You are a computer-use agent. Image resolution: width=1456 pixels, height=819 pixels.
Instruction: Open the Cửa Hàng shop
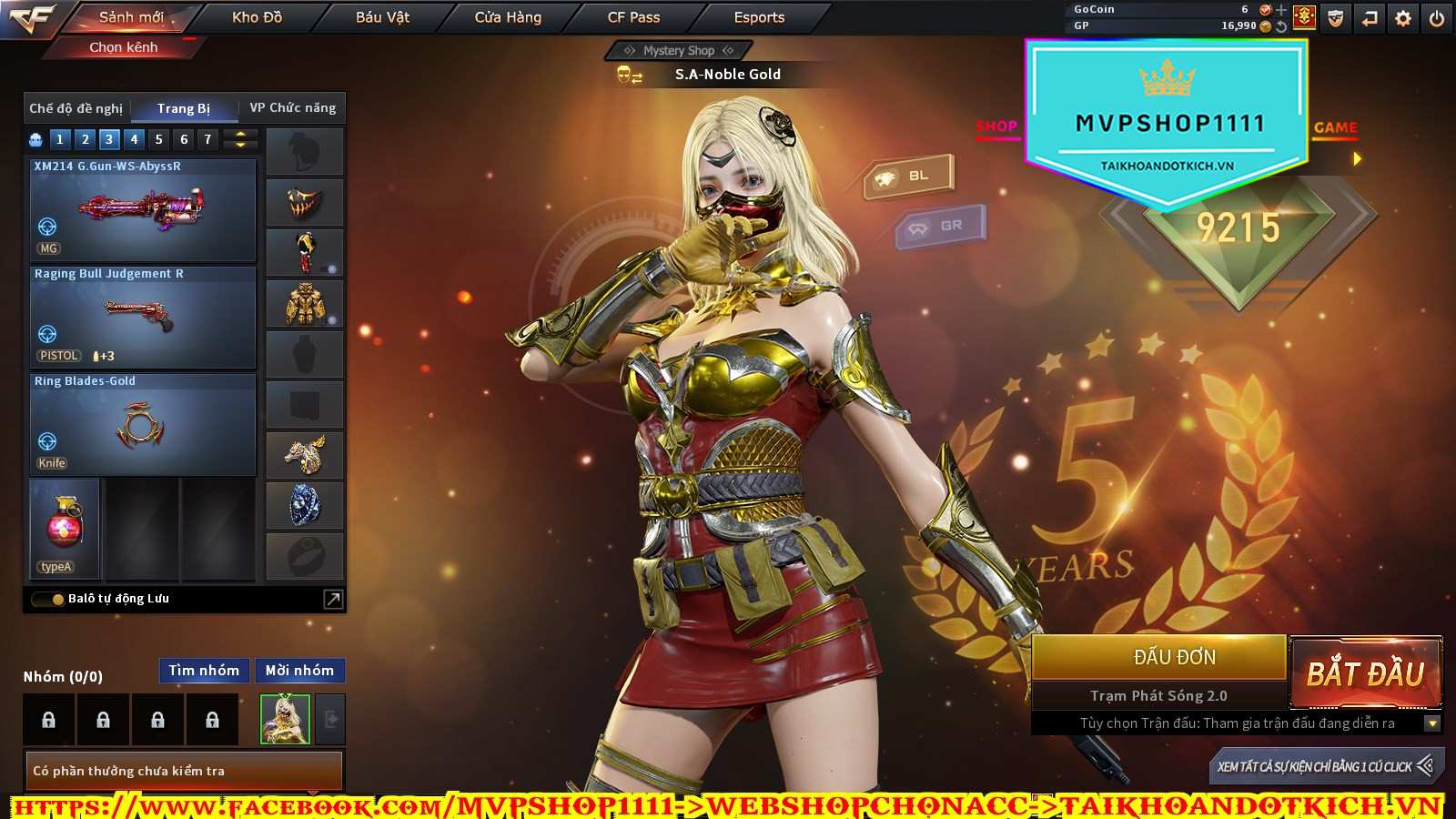pyautogui.click(x=508, y=17)
